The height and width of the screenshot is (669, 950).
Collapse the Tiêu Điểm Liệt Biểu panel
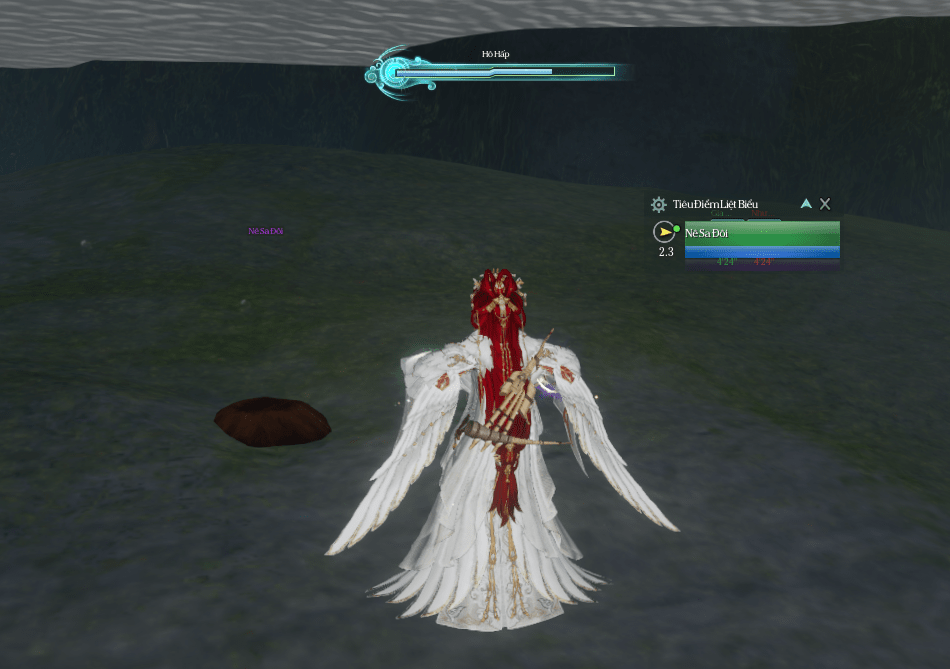click(x=806, y=203)
